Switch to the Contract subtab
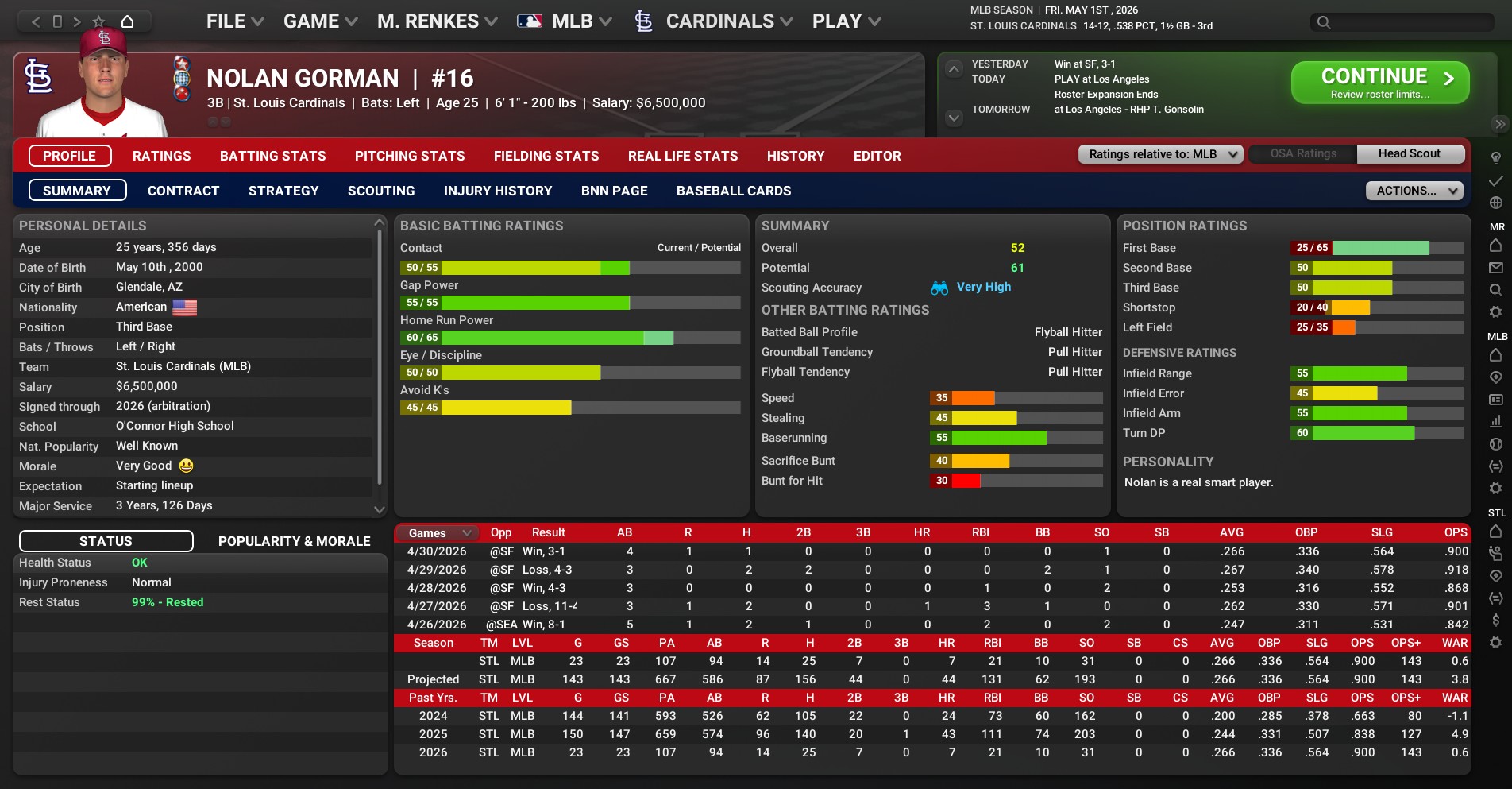The height and width of the screenshot is (789, 1512). point(183,191)
